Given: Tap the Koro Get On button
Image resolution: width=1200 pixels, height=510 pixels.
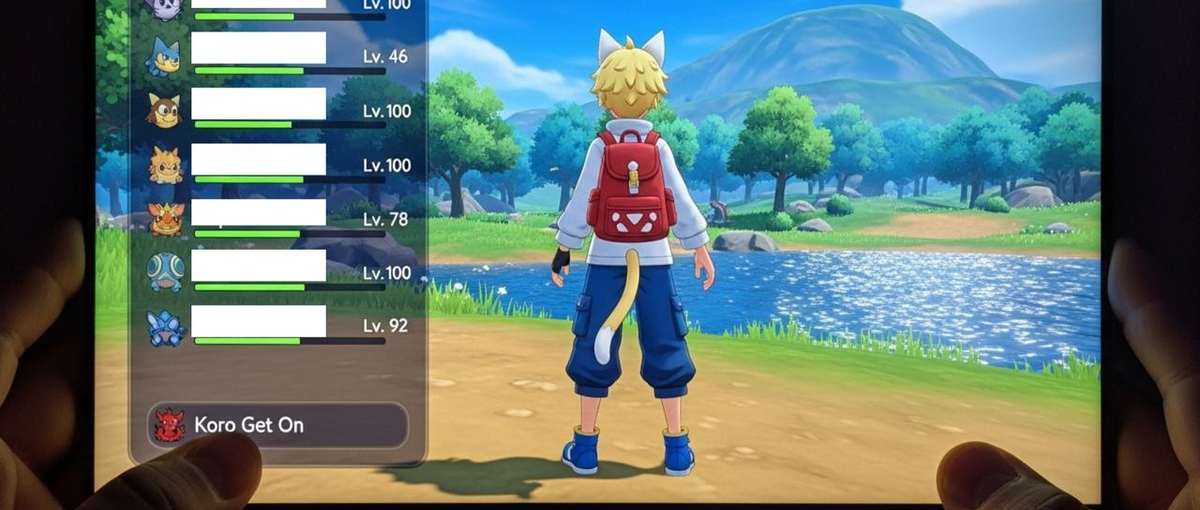Looking at the screenshot, I should click(277, 425).
